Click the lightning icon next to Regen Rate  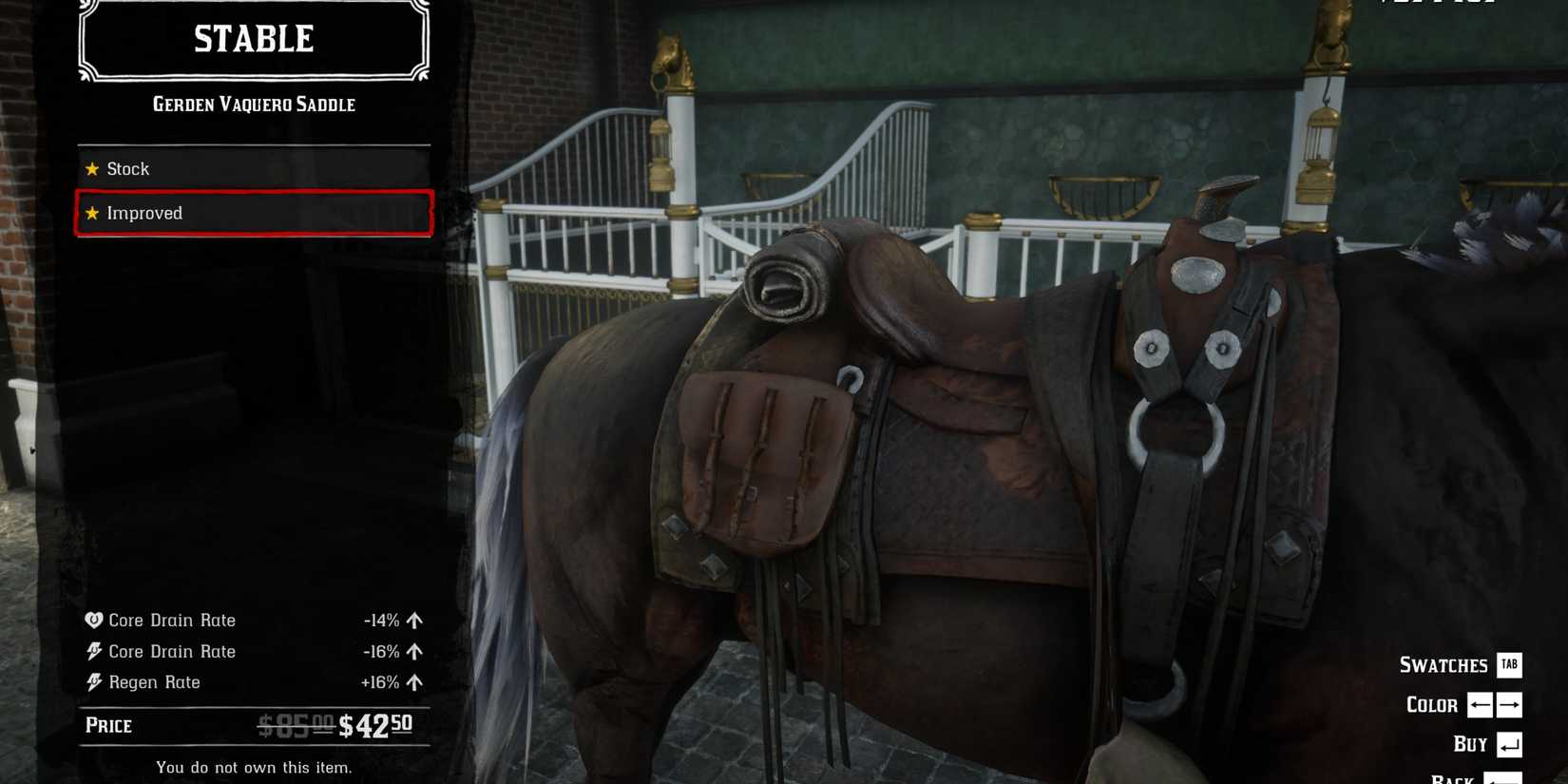tap(92, 681)
